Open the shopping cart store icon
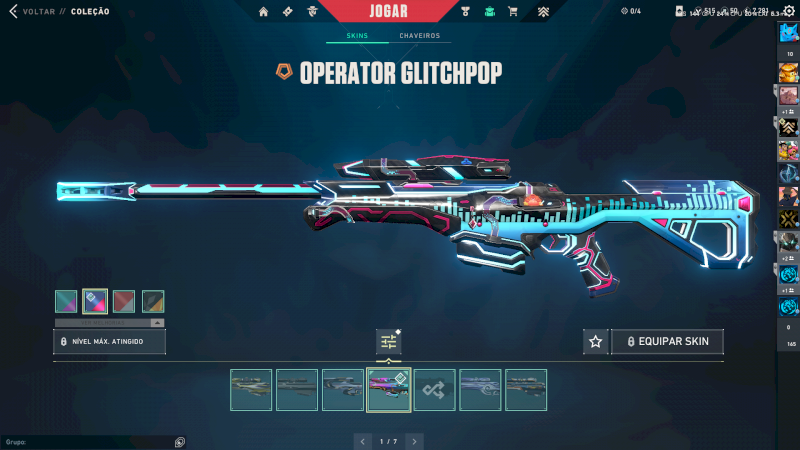Image resolution: width=800 pixels, height=450 pixels. tap(513, 12)
